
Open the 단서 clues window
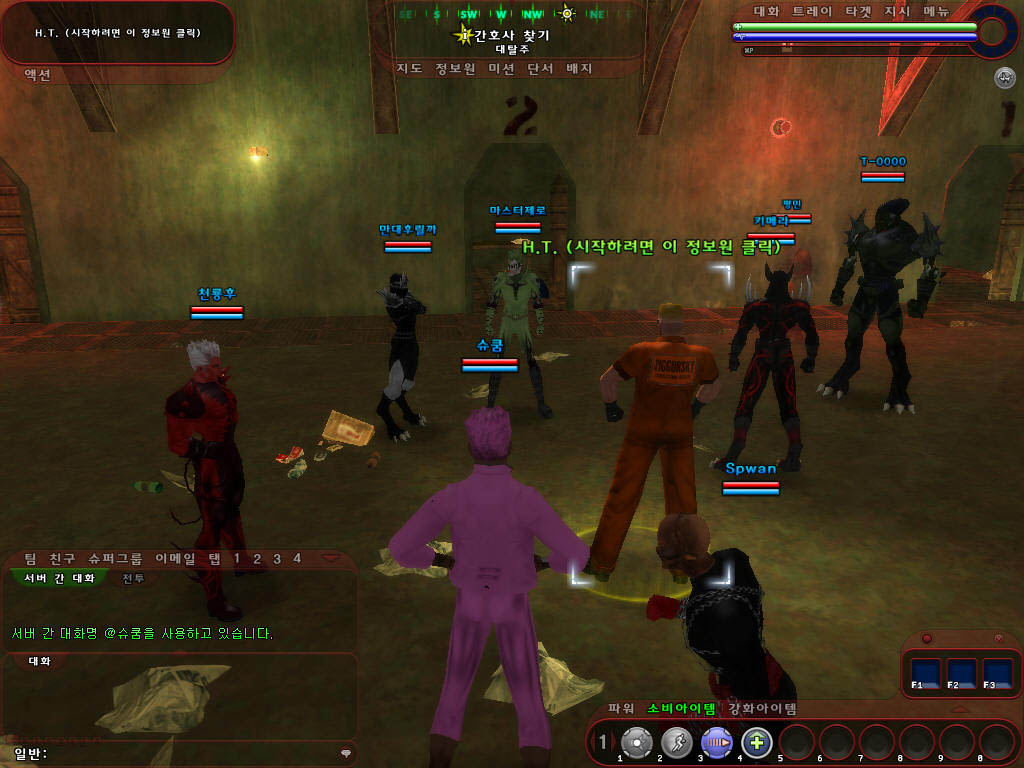(x=541, y=69)
